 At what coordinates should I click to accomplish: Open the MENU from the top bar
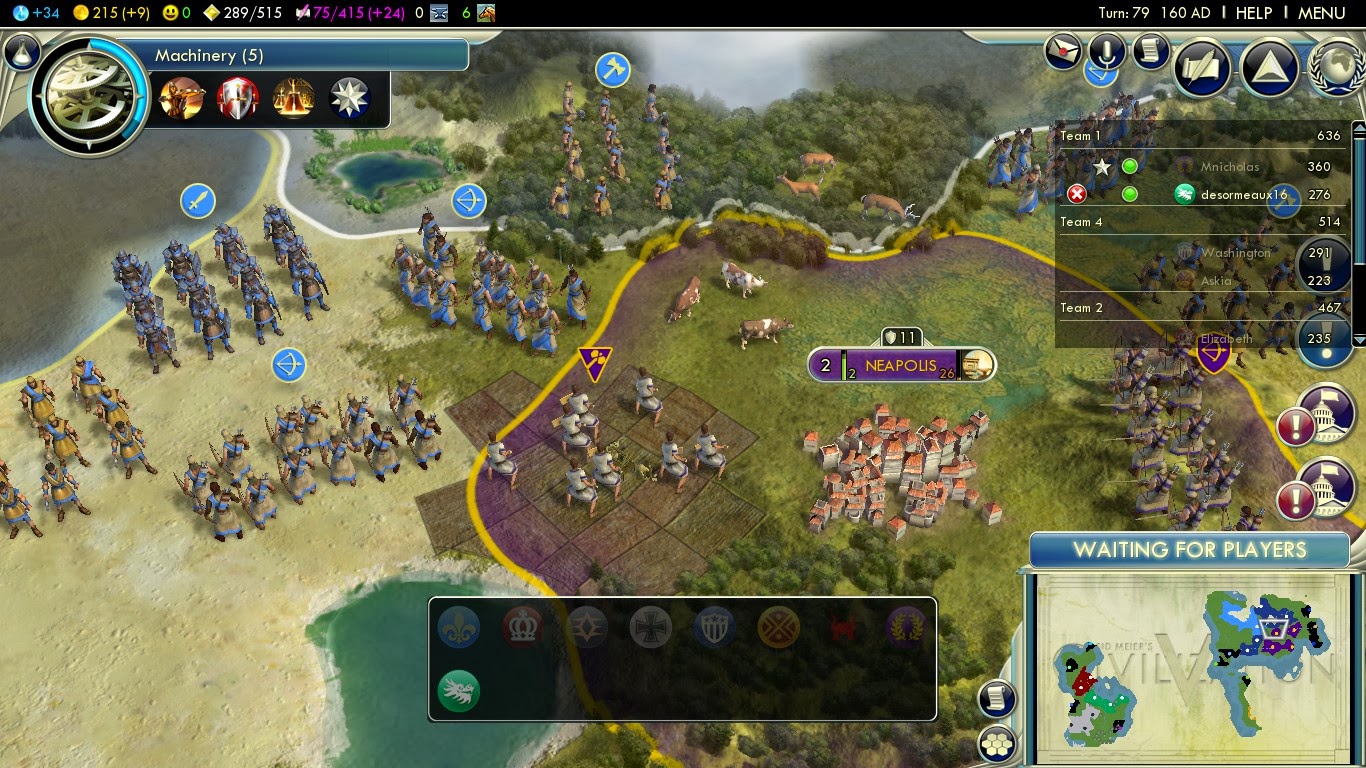tap(1321, 13)
